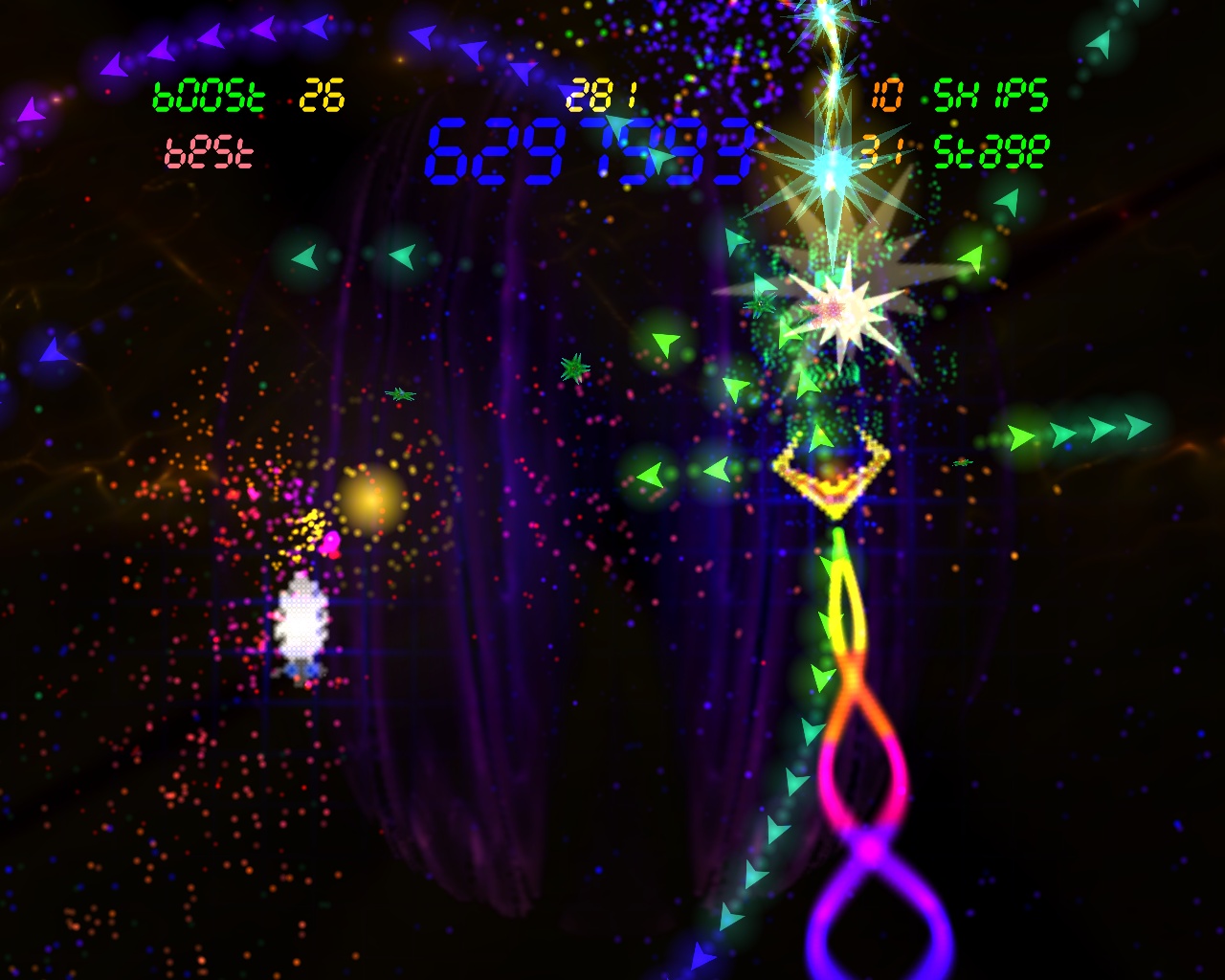Click the ShIPS heading text
The width and height of the screenshot is (1225, 980).
991,95
